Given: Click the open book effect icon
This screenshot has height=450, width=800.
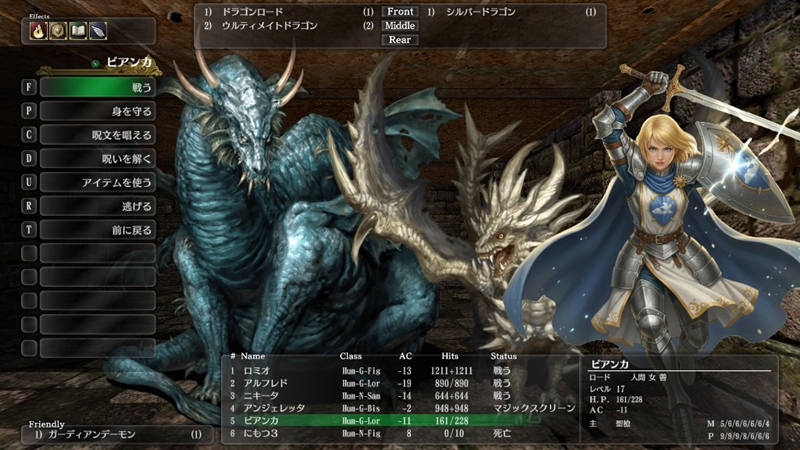Looking at the screenshot, I should point(76,31).
